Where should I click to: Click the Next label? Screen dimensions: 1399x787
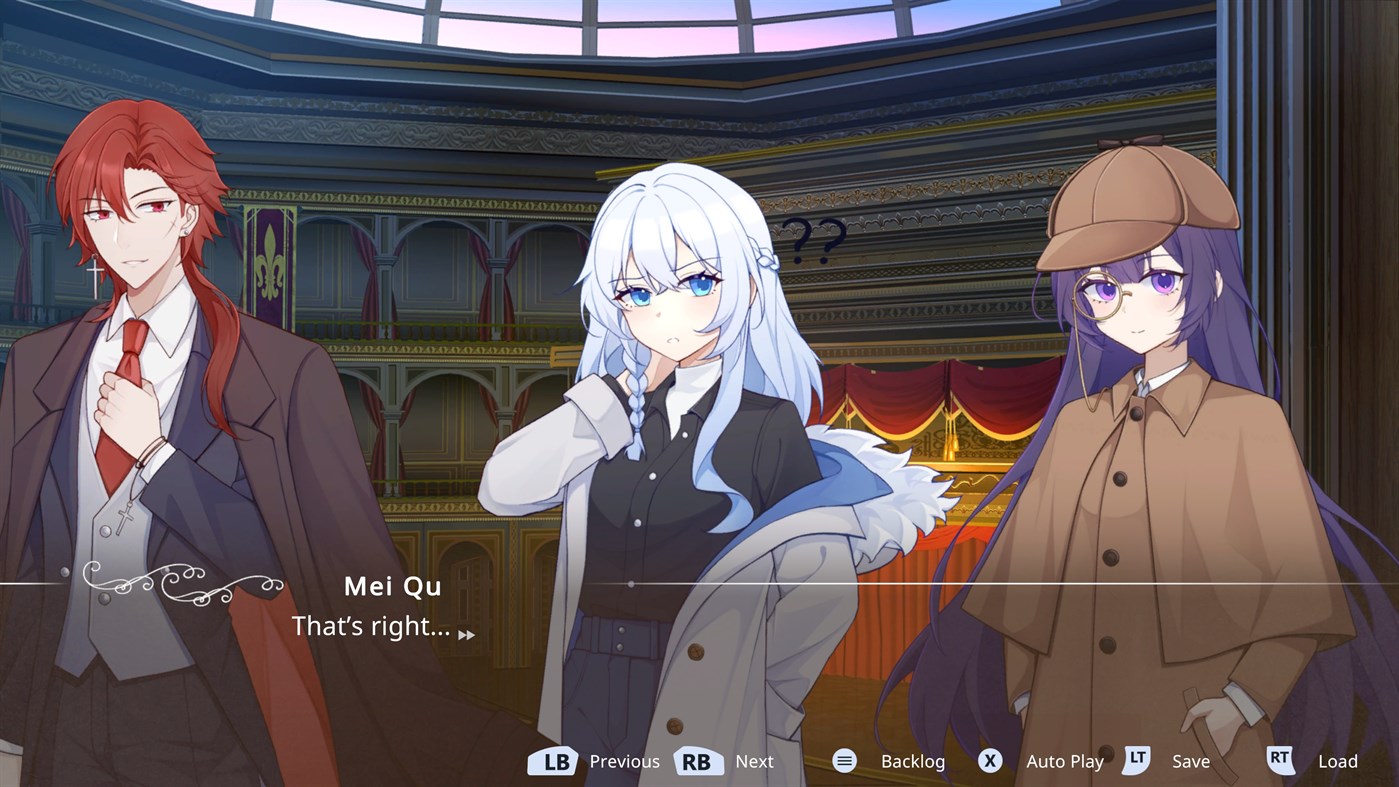point(755,761)
